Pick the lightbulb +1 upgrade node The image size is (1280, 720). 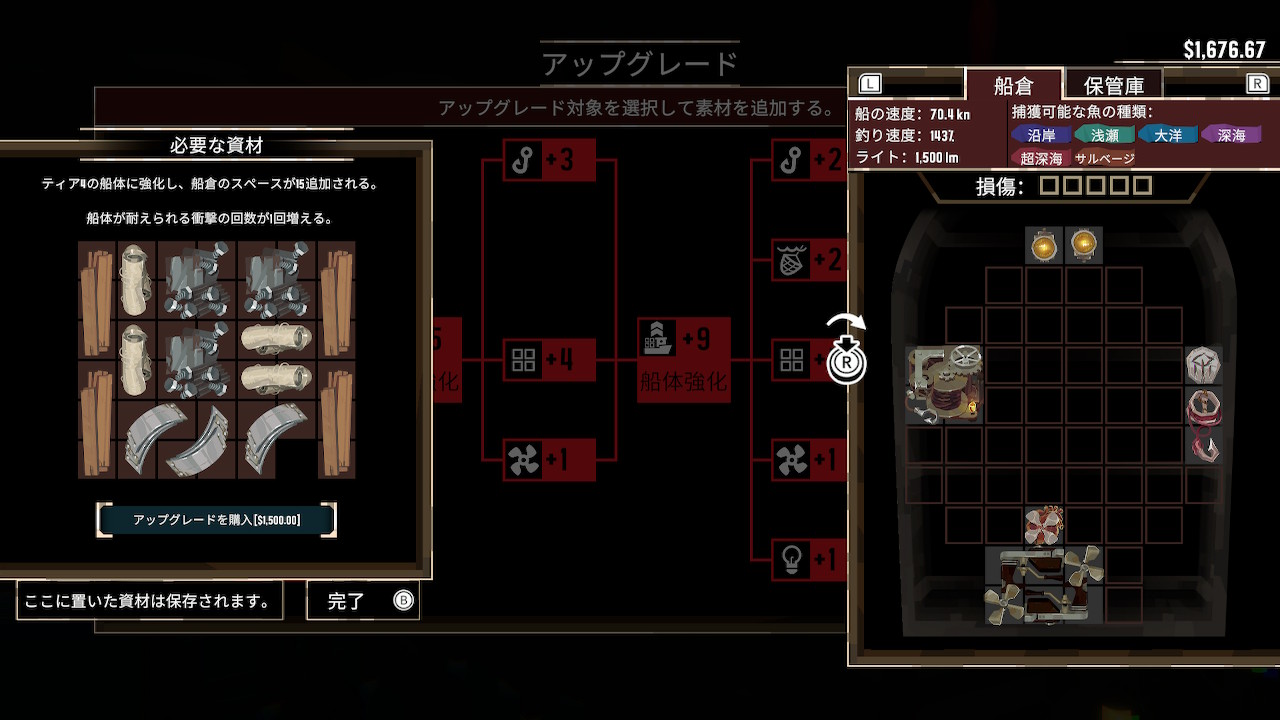(x=805, y=559)
